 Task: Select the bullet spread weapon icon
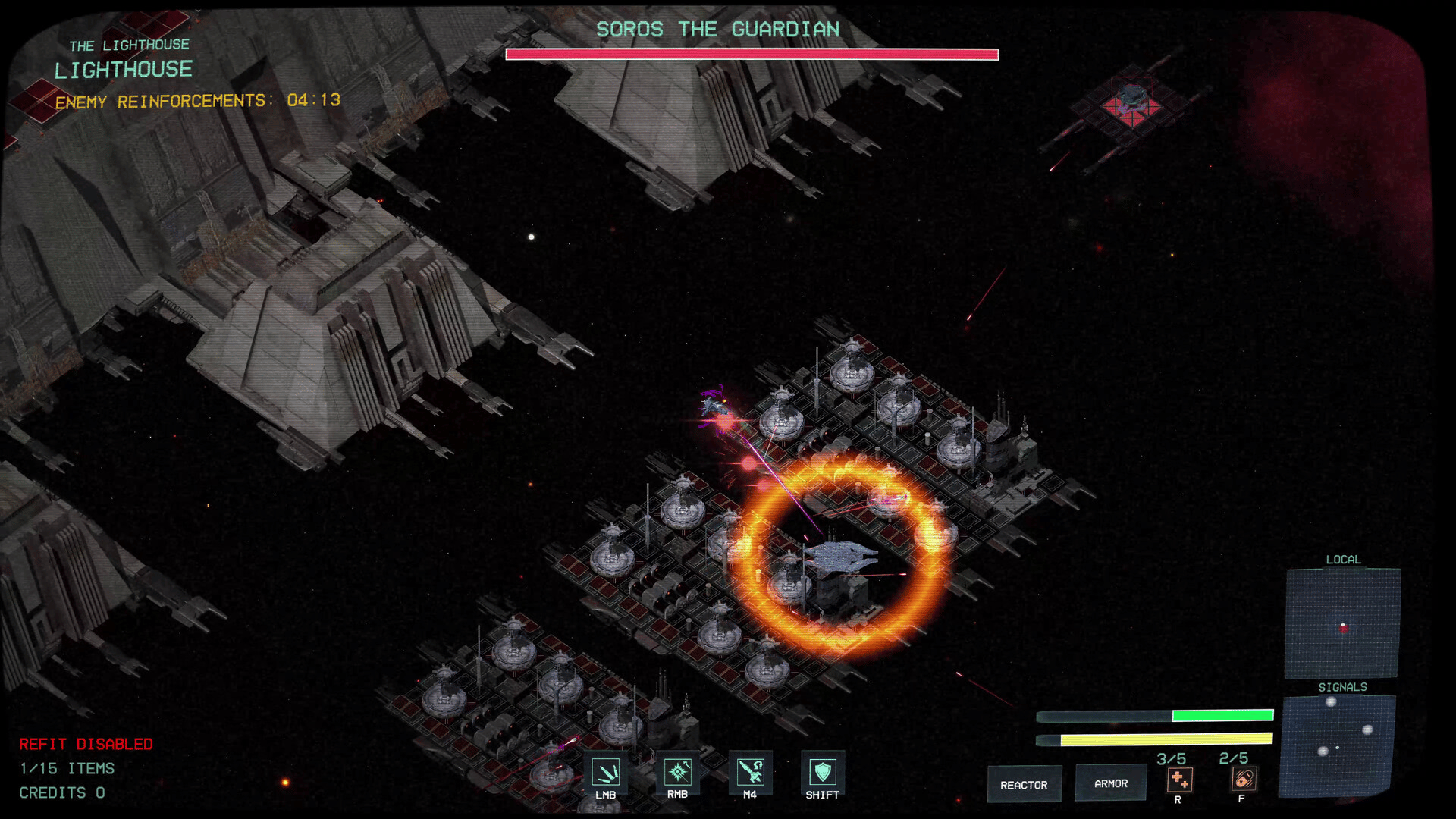(x=605, y=772)
